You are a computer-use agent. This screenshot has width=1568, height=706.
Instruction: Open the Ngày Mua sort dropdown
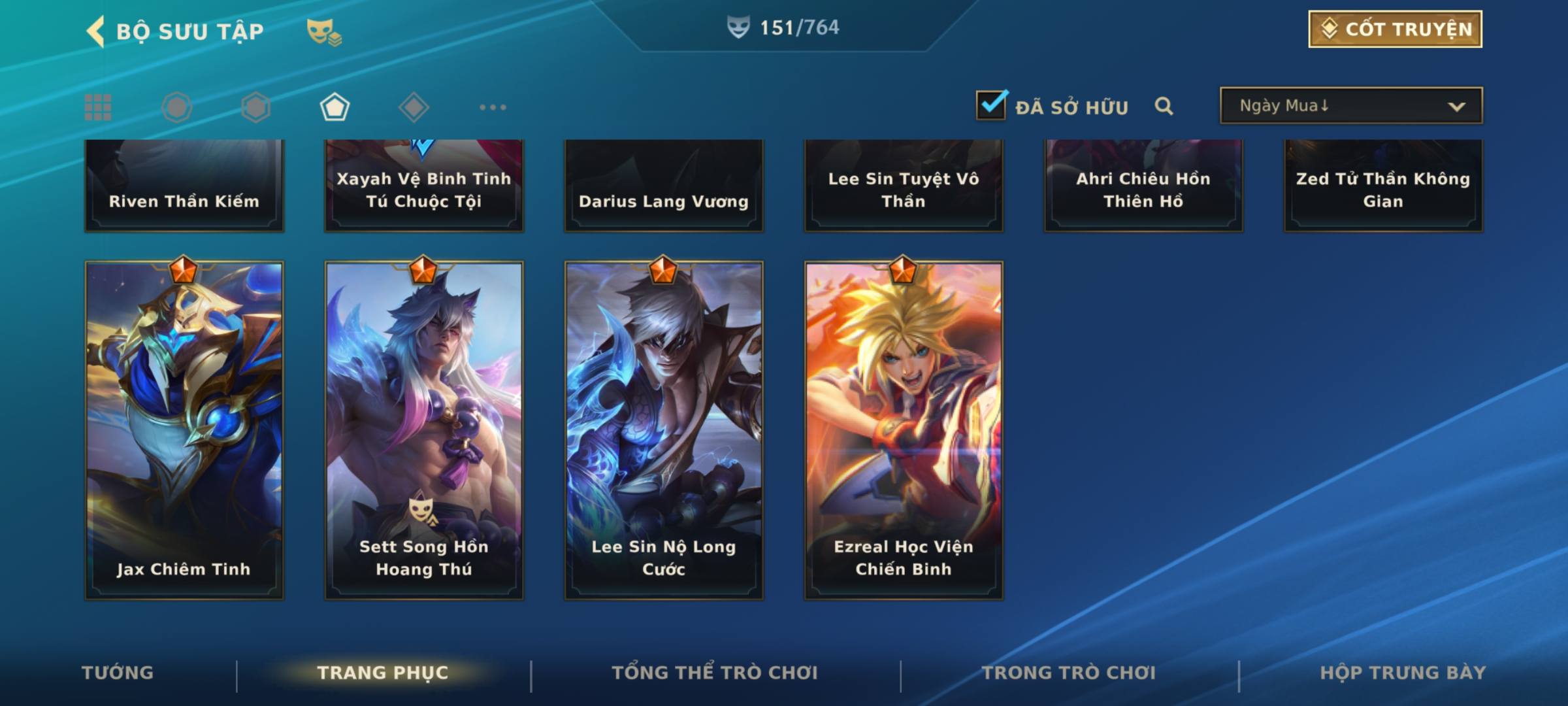click(1350, 106)
